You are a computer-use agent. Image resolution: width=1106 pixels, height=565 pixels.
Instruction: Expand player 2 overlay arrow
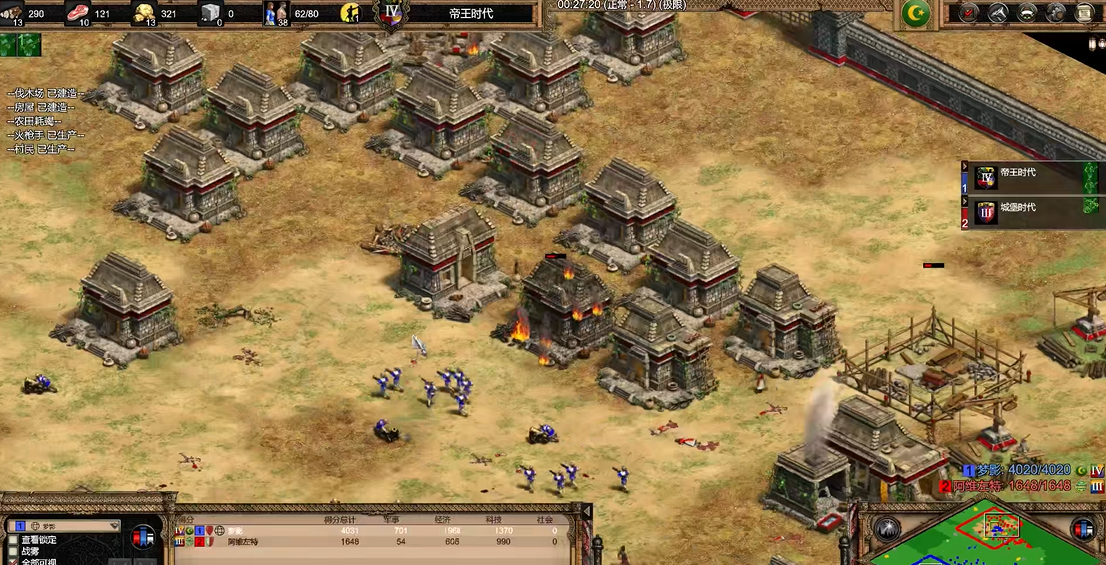964,201
